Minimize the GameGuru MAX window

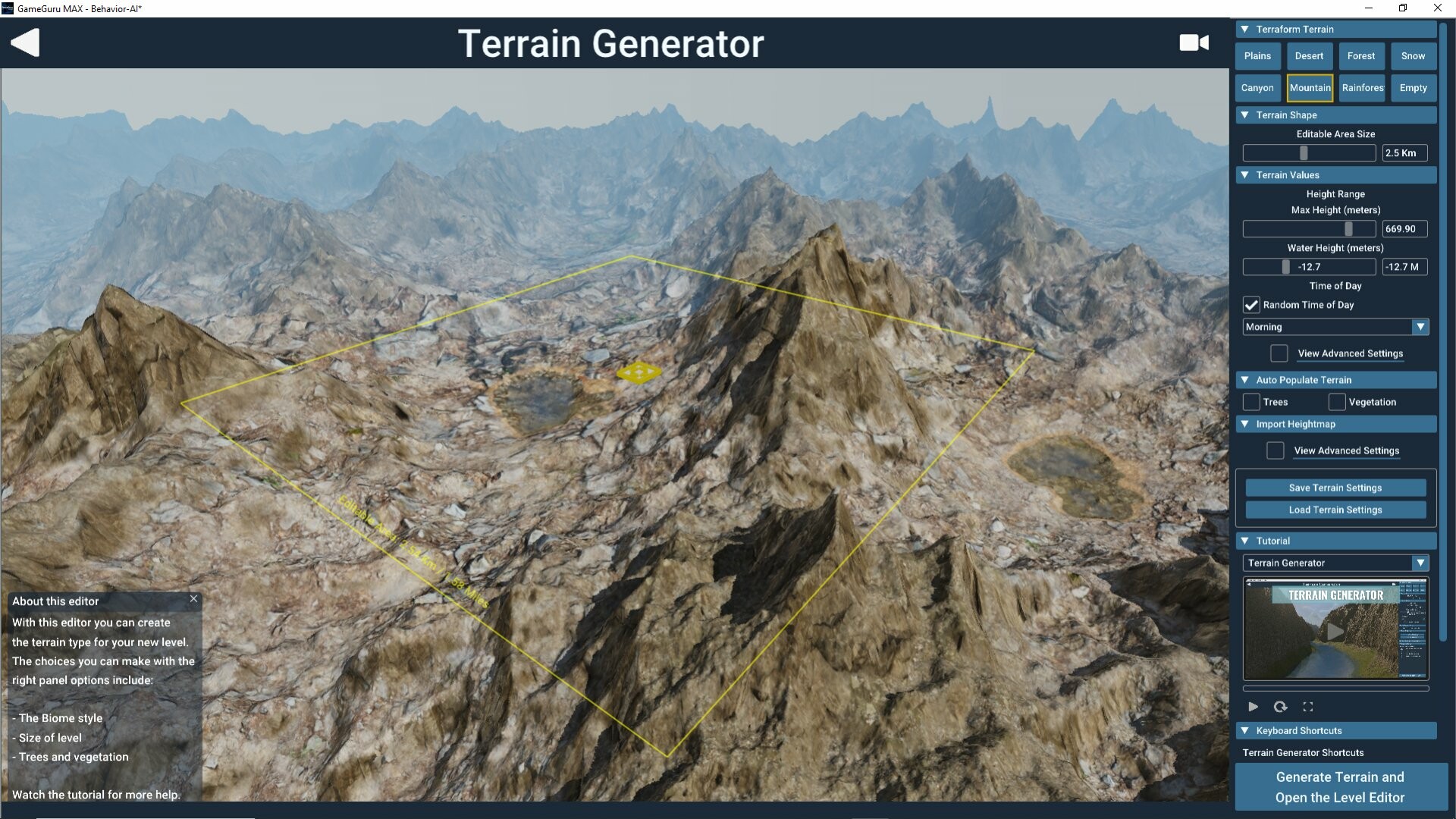pos(1369,8)
